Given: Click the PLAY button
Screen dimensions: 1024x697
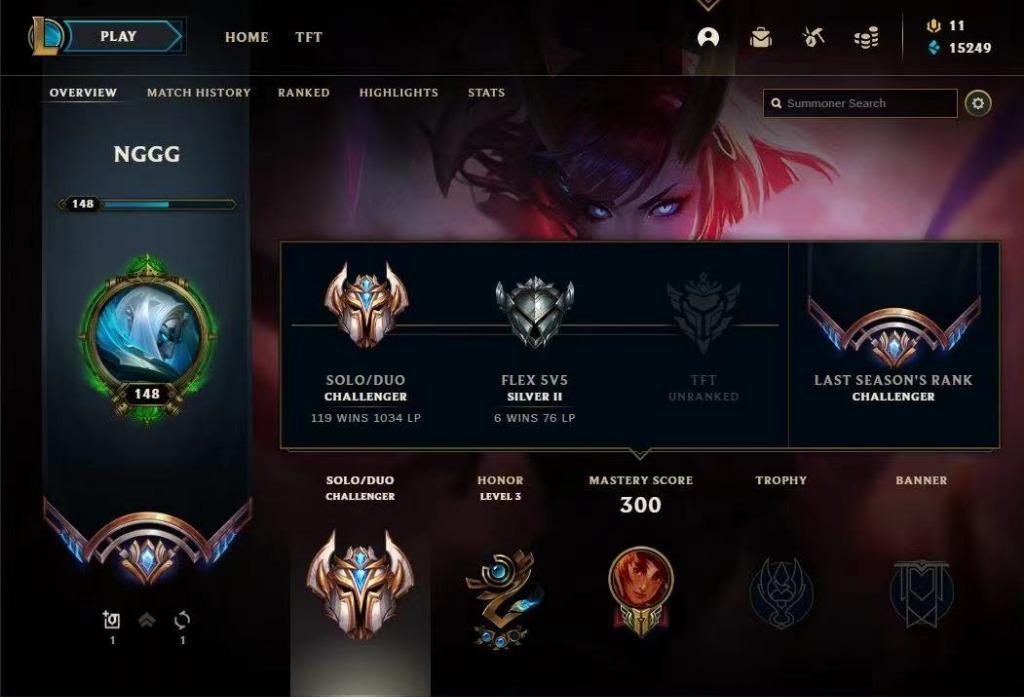Looking at the screenshot, I should pyautogui.click(x=118, y=37).
